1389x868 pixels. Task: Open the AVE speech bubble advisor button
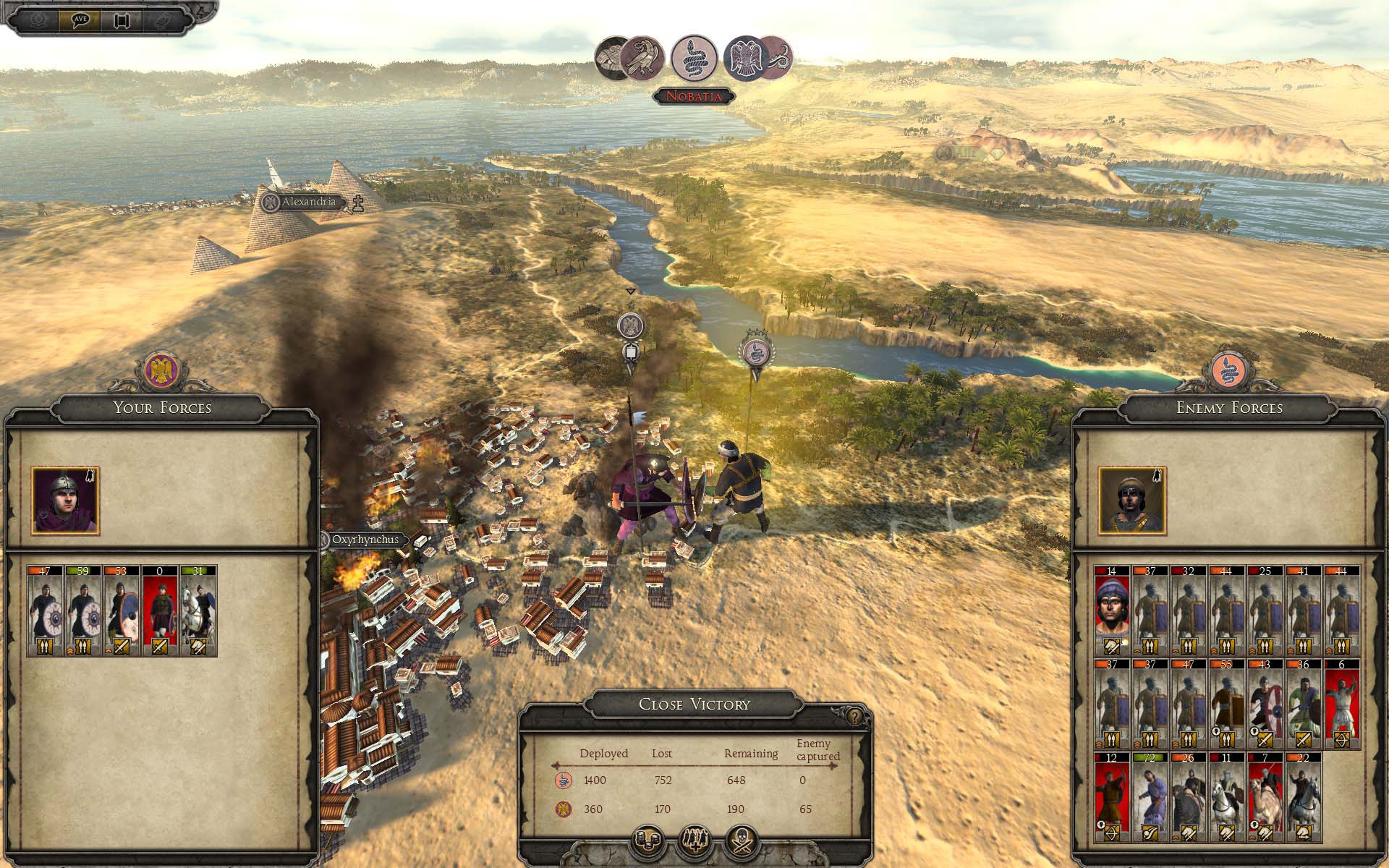click(x=80, y=19)
